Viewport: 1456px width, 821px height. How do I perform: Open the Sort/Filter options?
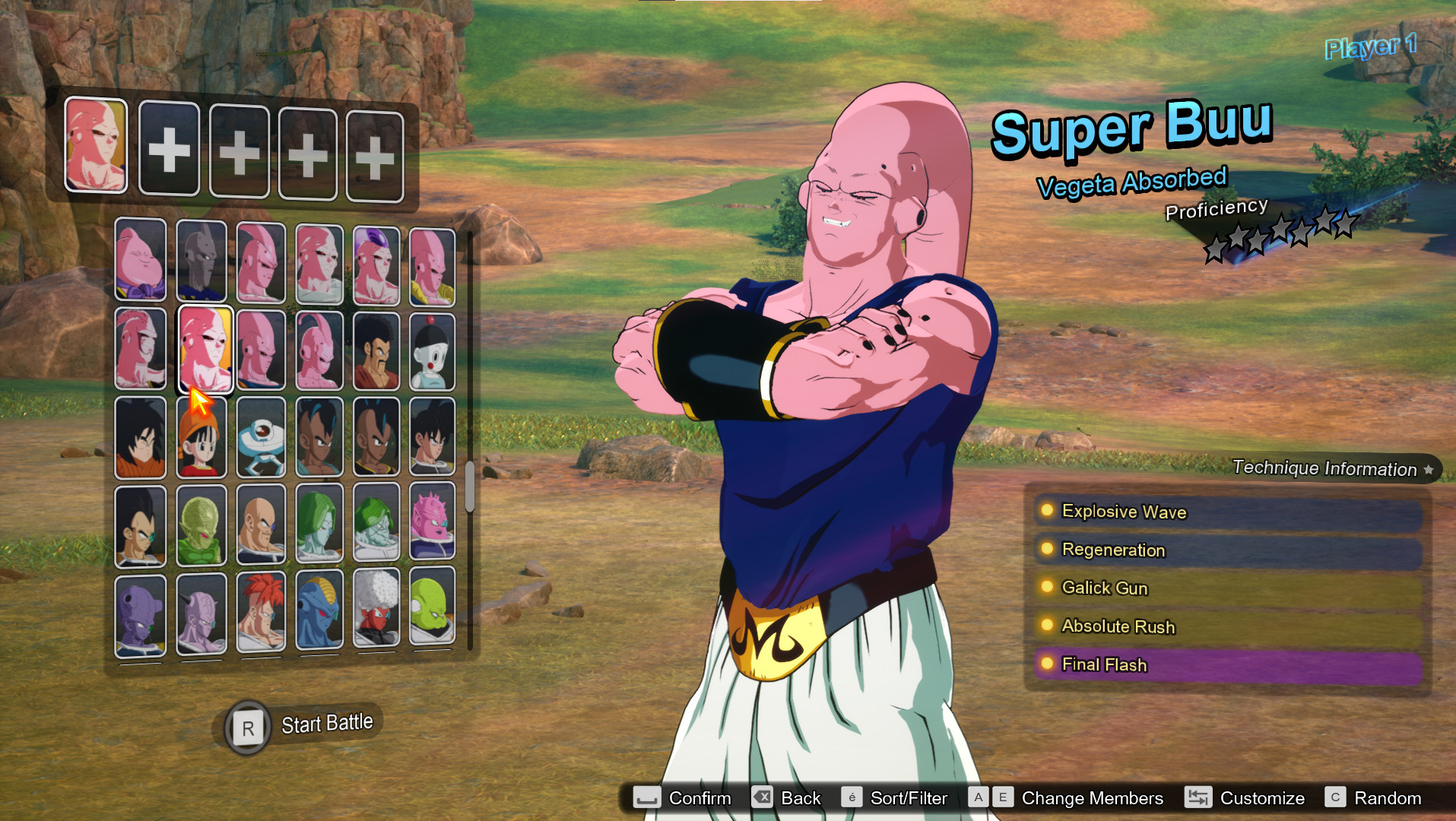909,797
